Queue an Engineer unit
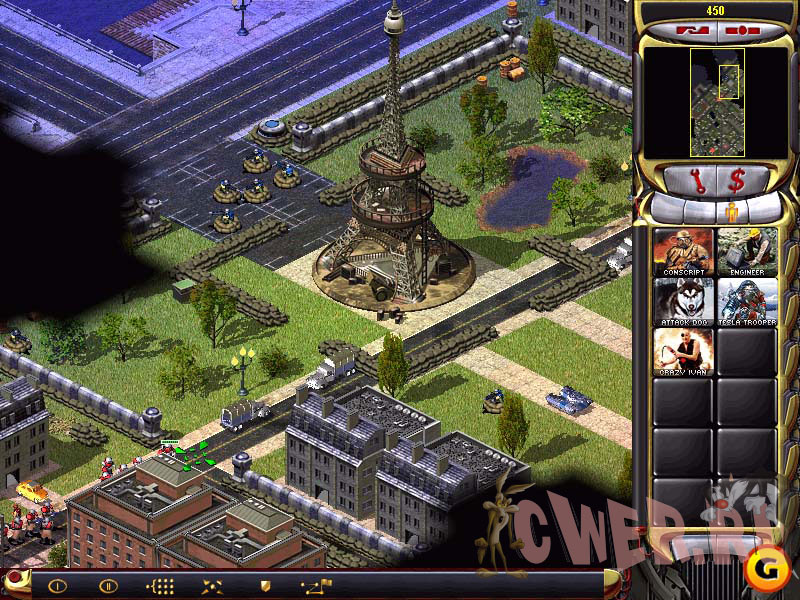Screen dimensions: 800x600 point(746,252)
